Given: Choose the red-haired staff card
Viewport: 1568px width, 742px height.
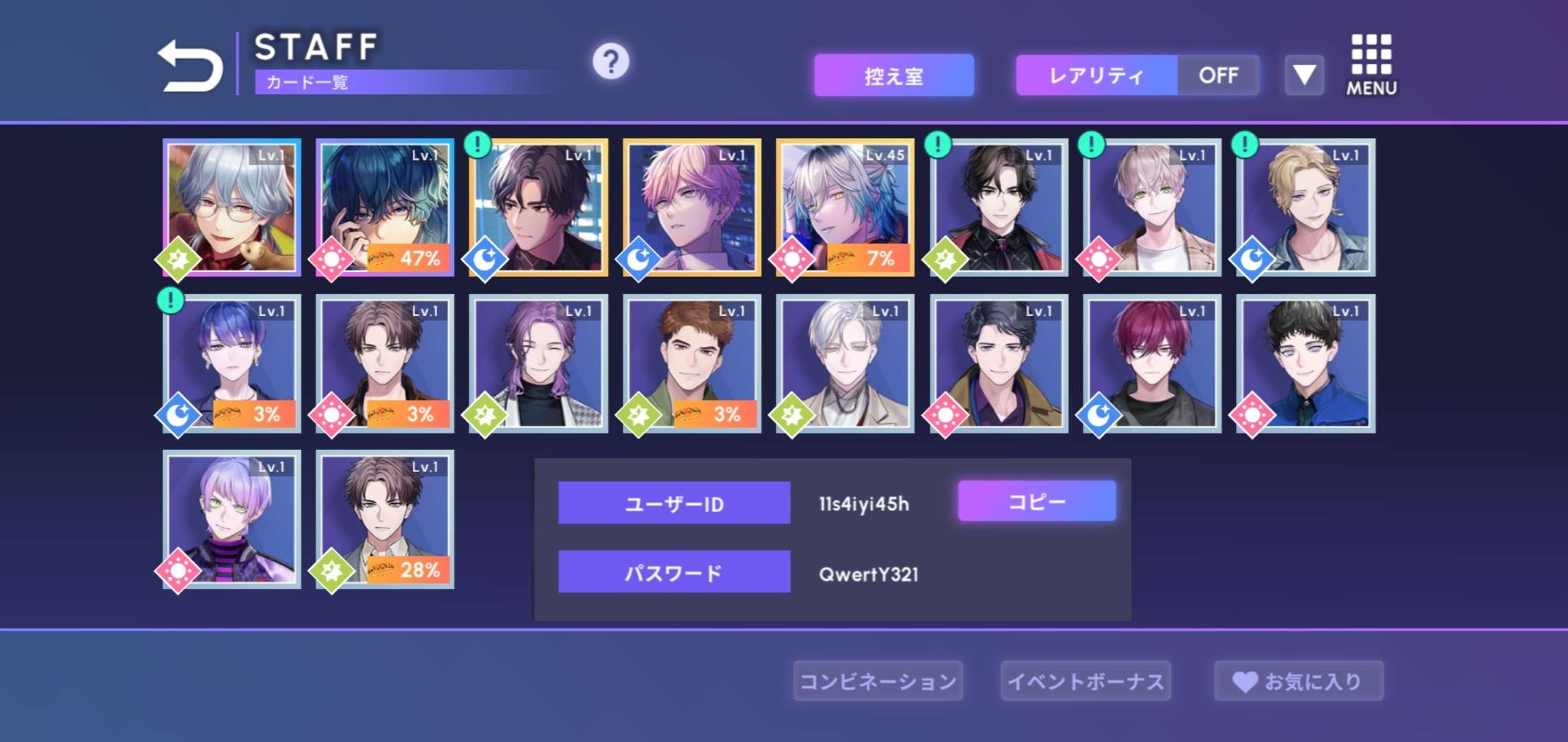Looking at the screenshot, I should click(1151, 363).
